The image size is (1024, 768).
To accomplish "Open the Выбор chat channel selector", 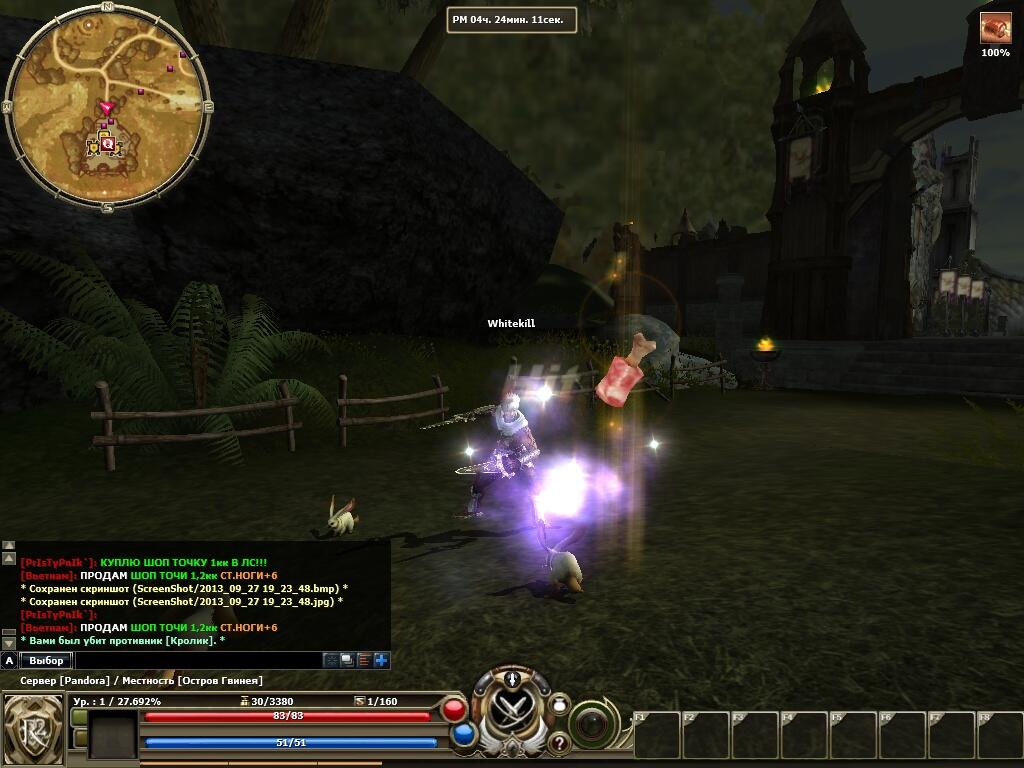I will [x=47, y=660].
